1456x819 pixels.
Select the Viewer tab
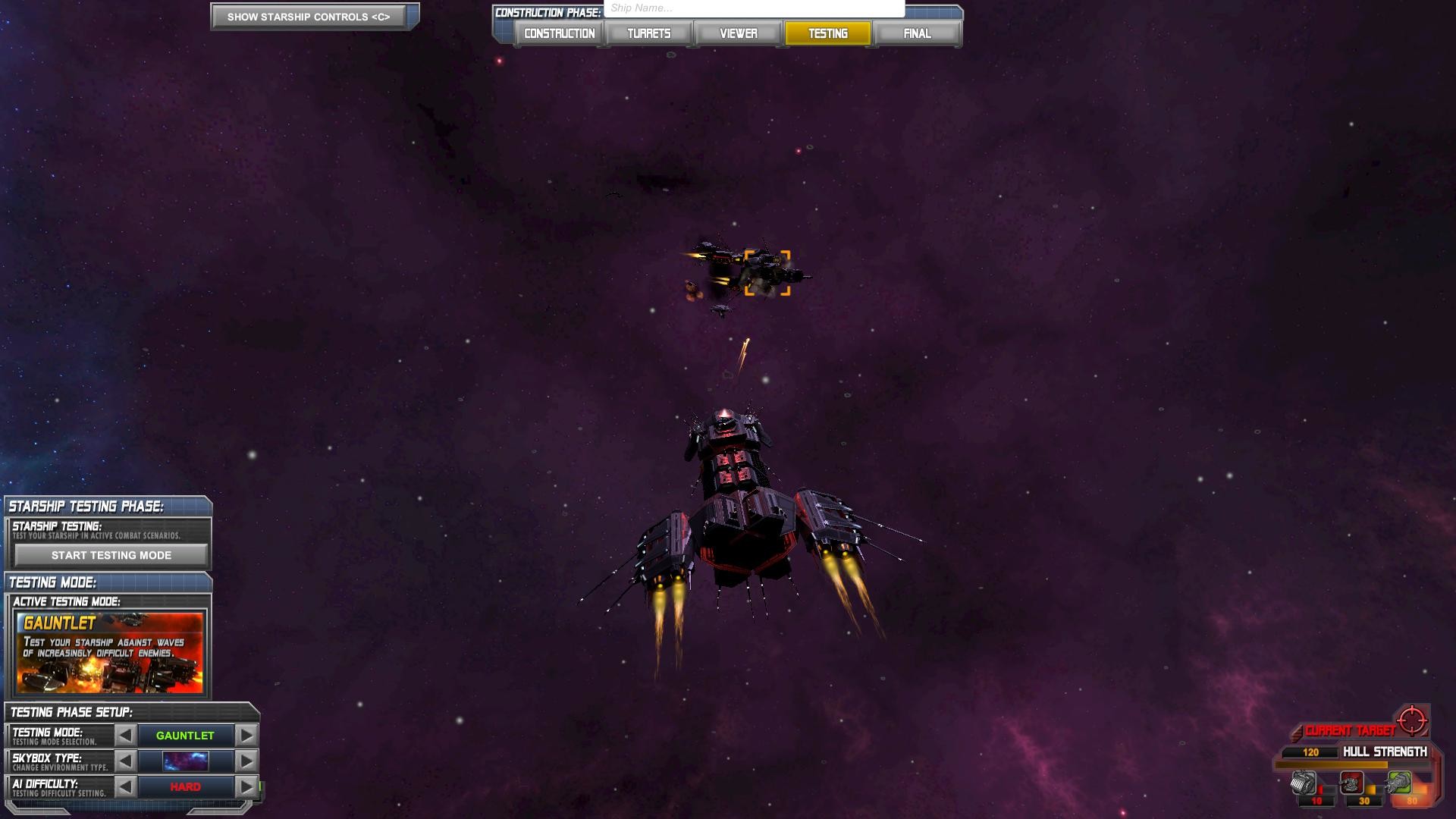click(x=738, y=33)
